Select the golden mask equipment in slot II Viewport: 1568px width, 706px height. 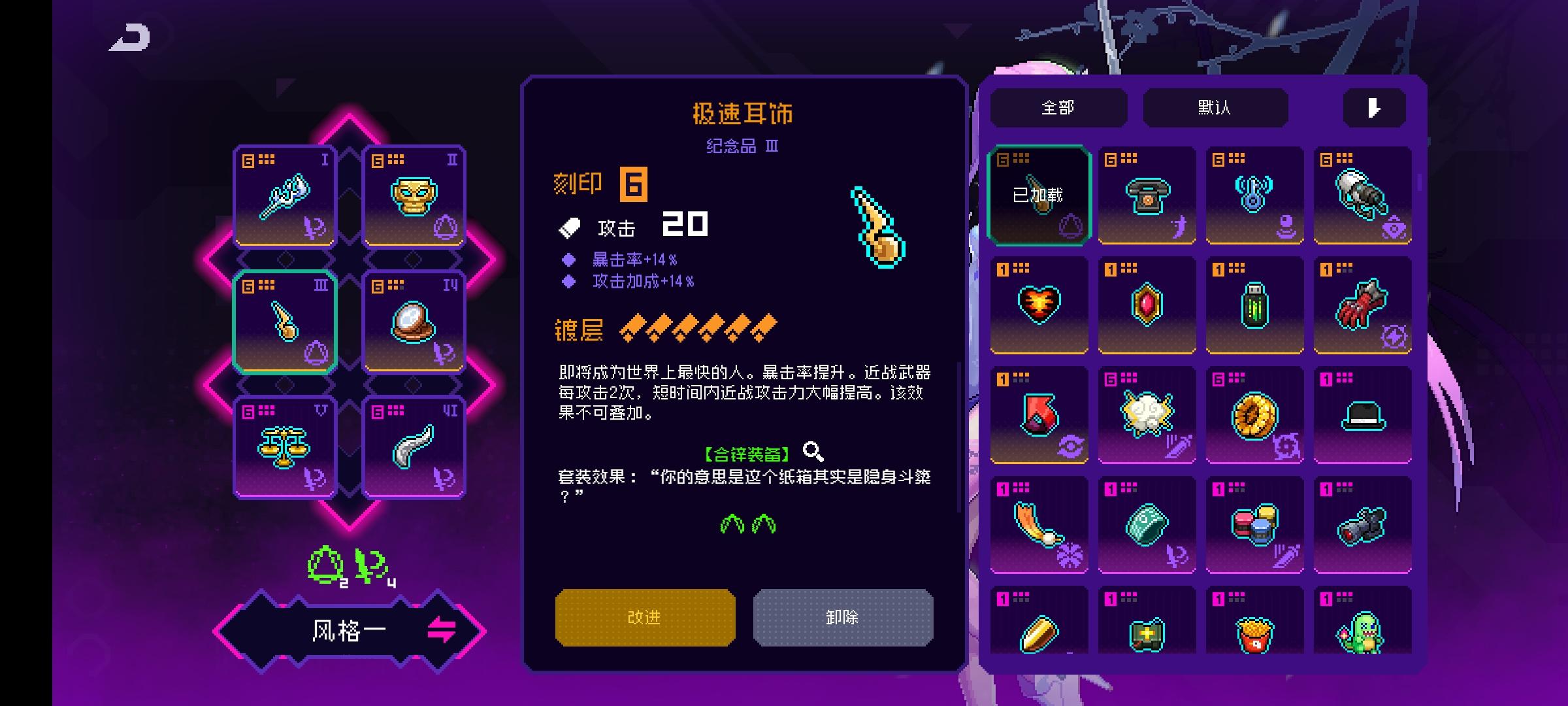[414, 195]
